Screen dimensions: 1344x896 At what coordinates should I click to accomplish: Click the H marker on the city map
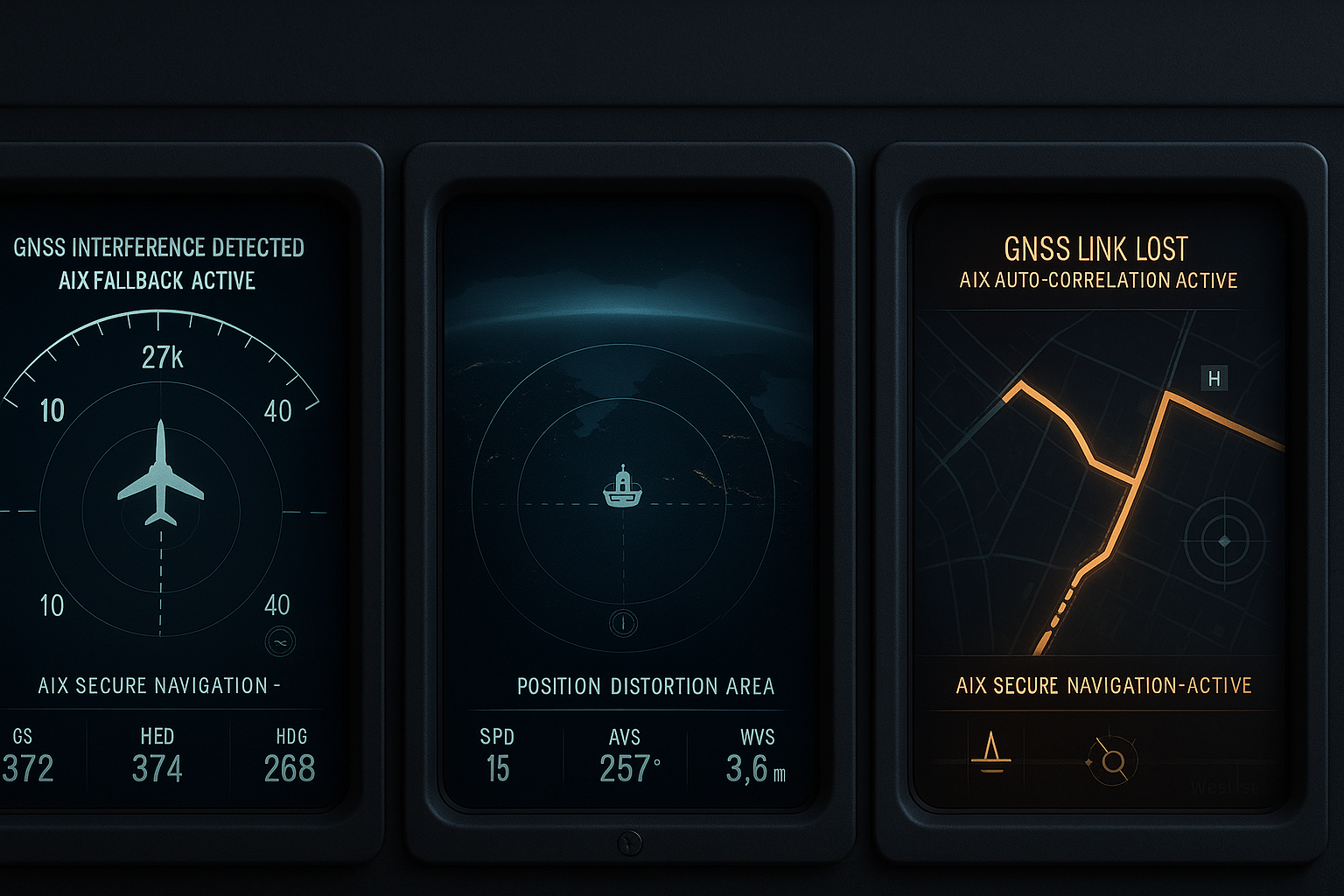(x=1214, y=378)
